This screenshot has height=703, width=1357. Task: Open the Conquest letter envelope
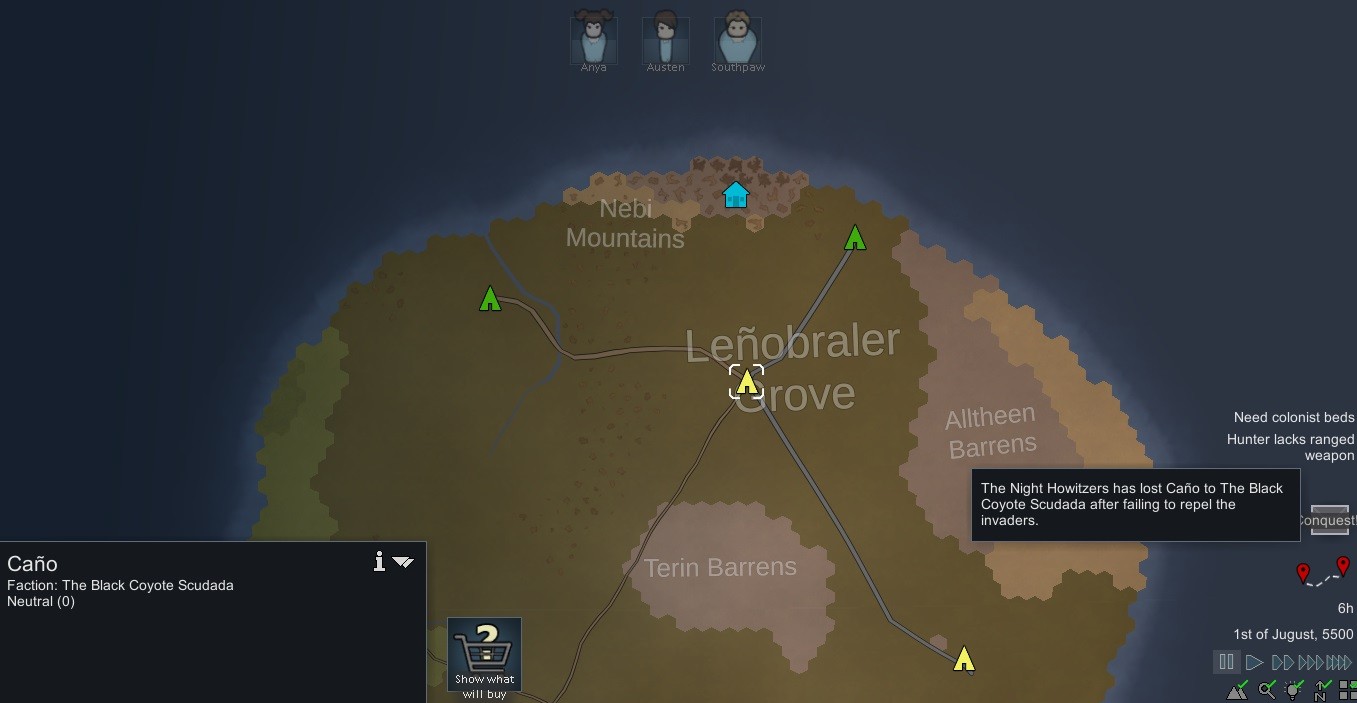click(1329, 520)
